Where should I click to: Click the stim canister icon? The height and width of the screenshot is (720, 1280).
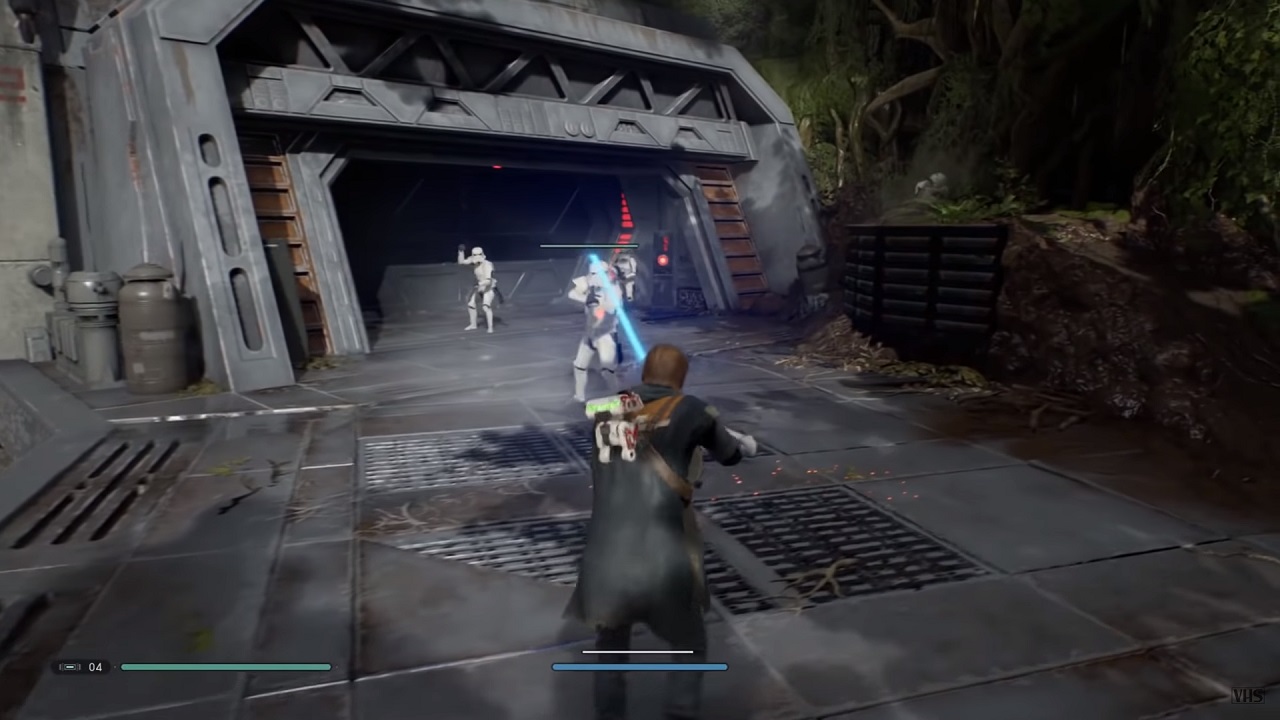coord(70,666)
